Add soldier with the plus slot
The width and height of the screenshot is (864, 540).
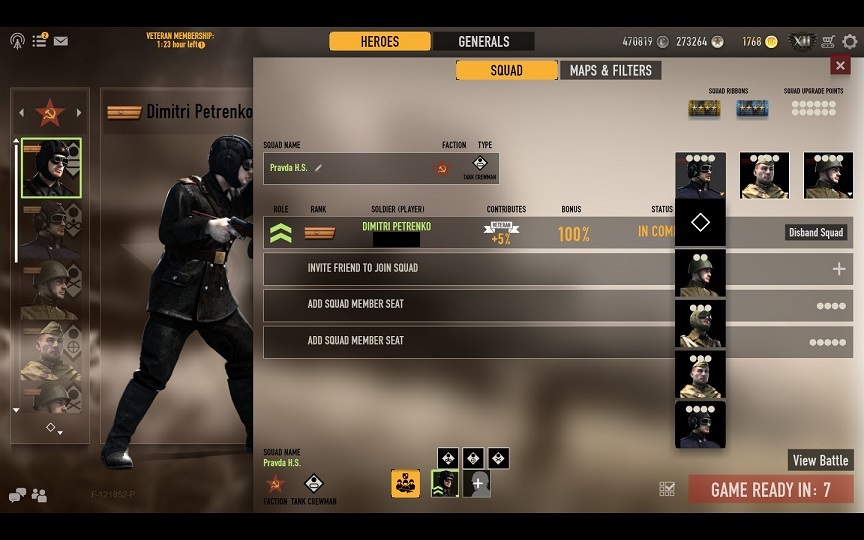(x=477, y=483)
